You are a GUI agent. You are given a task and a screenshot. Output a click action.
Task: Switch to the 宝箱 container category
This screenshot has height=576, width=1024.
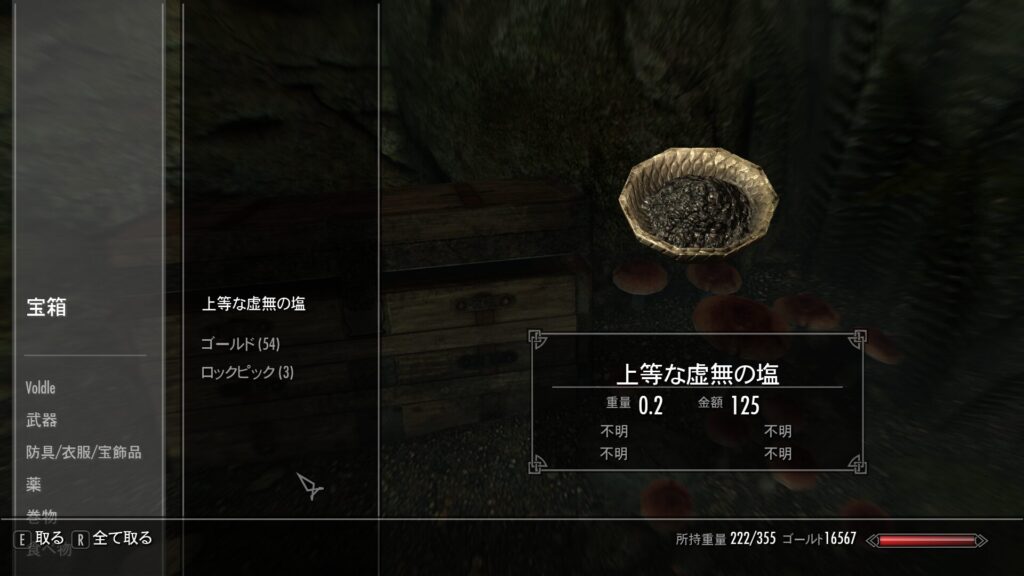(46, 308)
